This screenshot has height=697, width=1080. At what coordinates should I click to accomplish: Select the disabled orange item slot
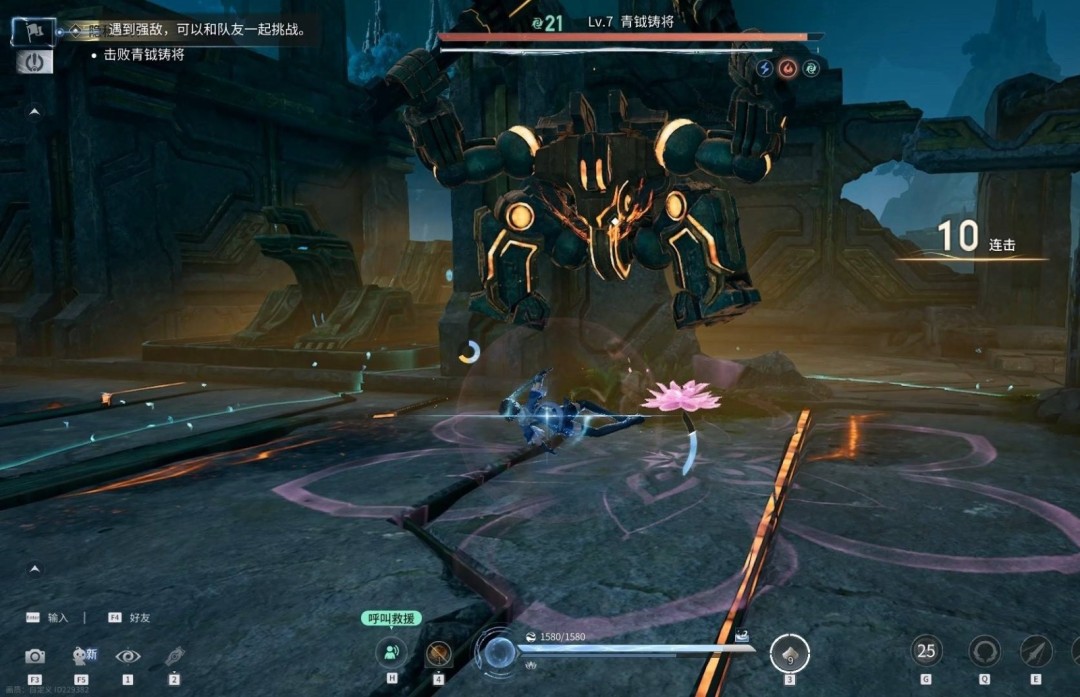(438, 654)
